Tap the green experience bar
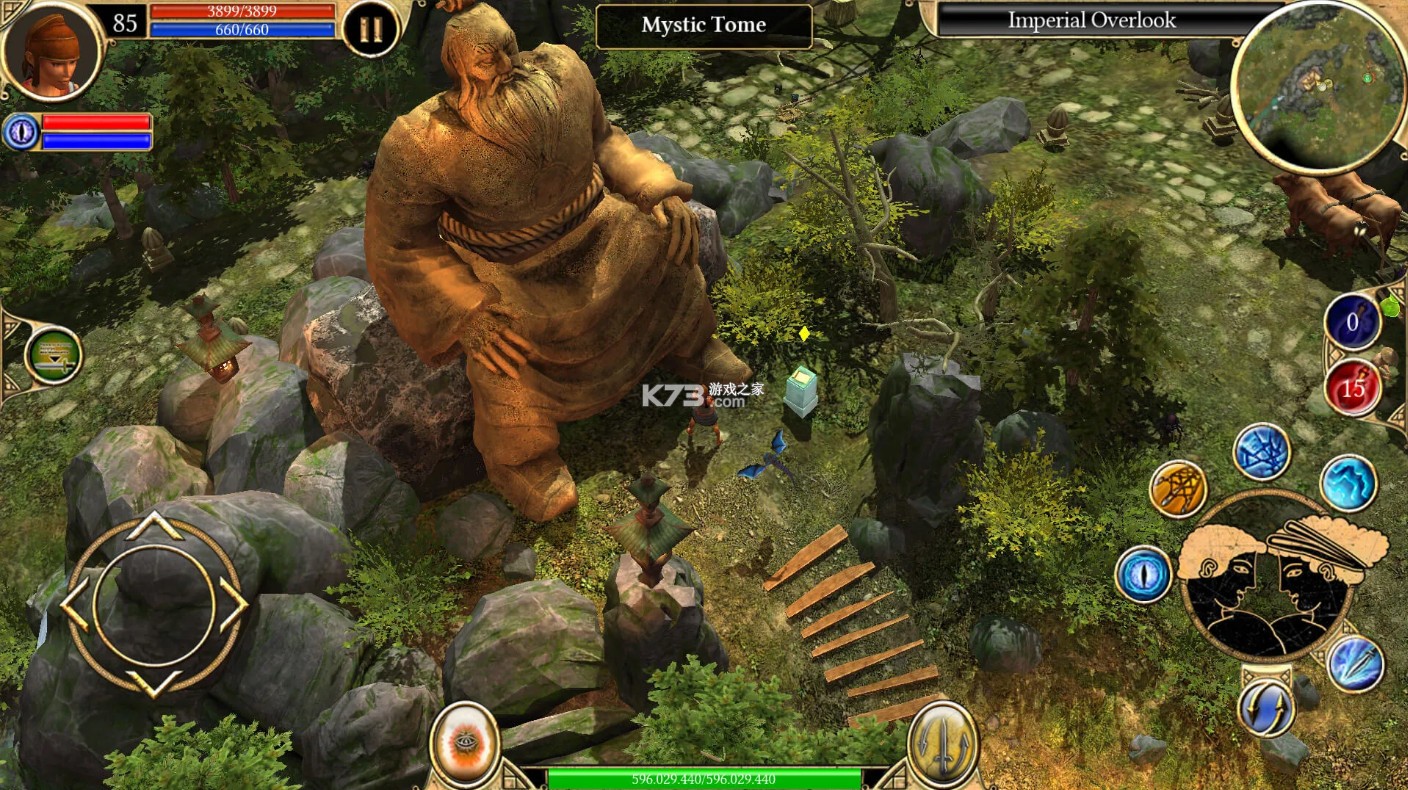This screenshot has height=790, width=1408. click(703, 775)
